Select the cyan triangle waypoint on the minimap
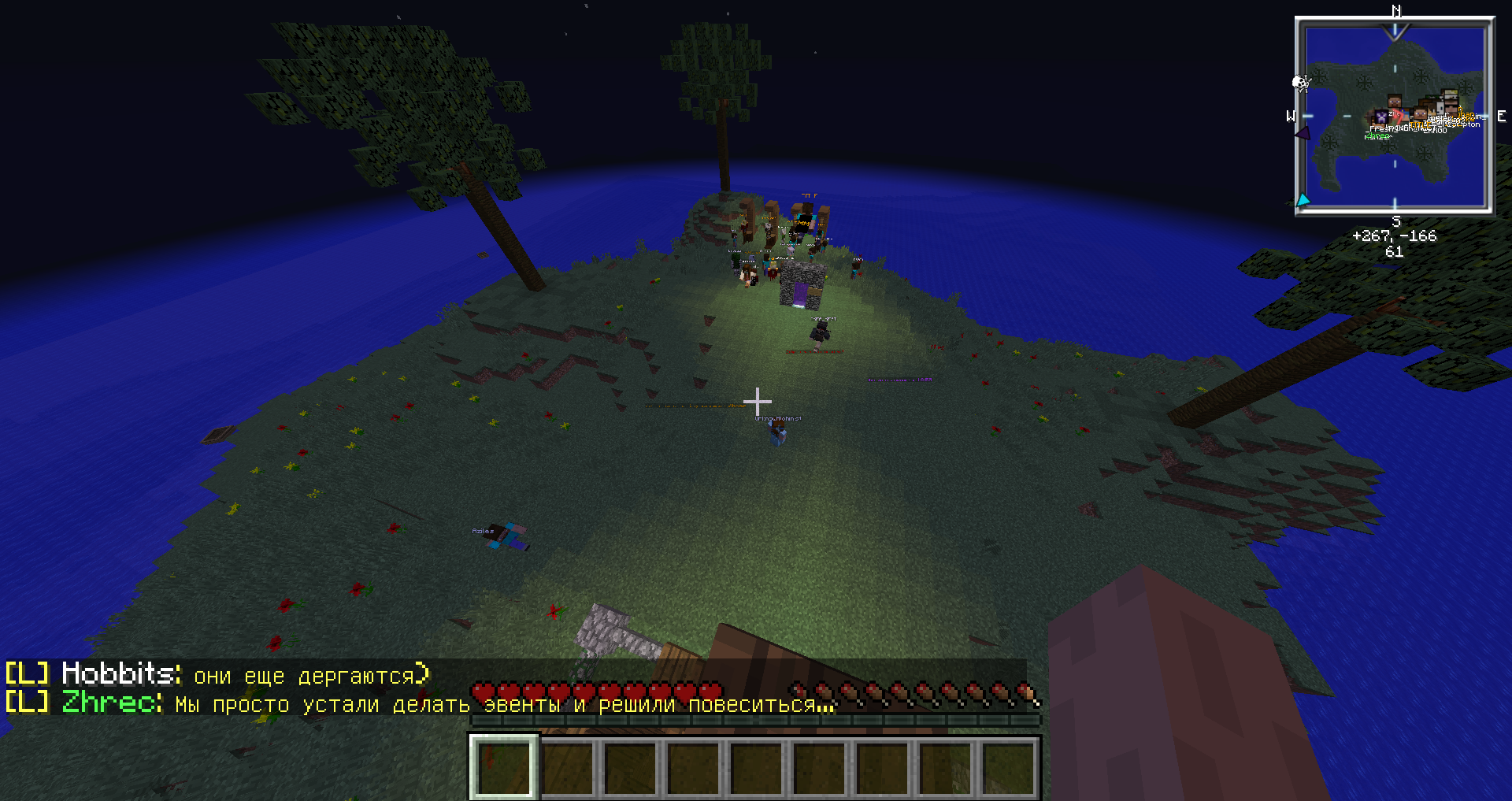1512x801 pixels. click(1303, 201)
